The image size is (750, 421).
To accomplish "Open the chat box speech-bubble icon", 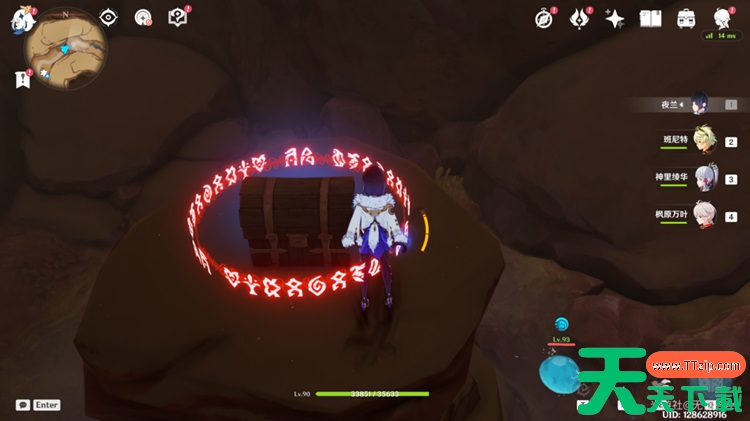I will [23, 405].
